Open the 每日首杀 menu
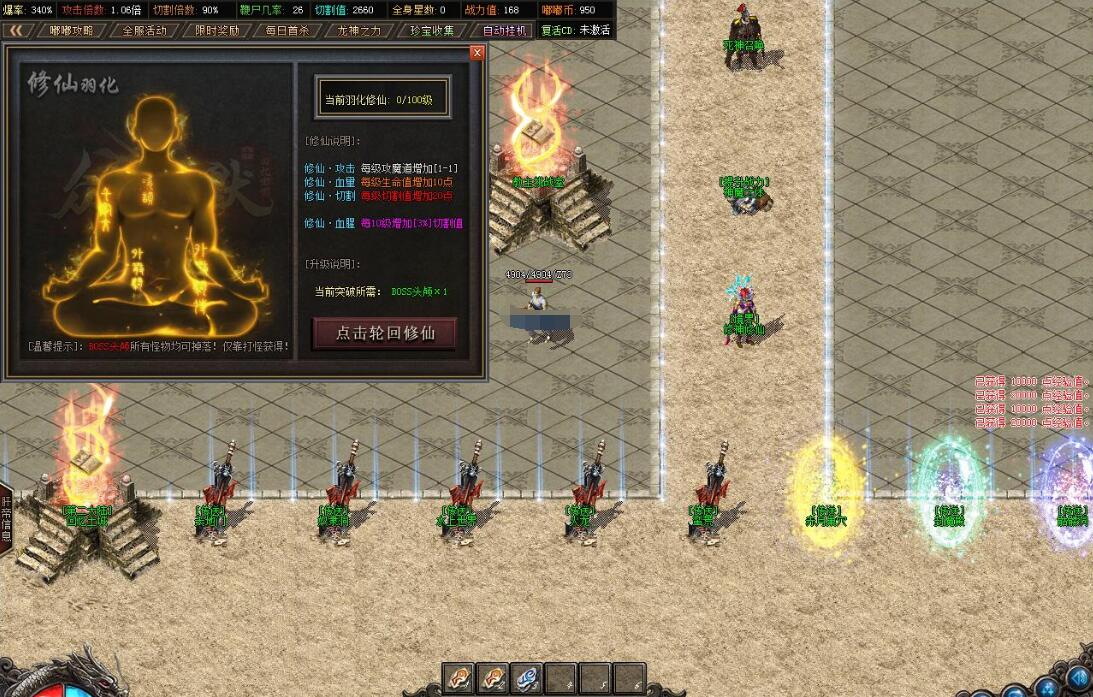This screenshot has width=1093, height=697. [x=287, y=30]
